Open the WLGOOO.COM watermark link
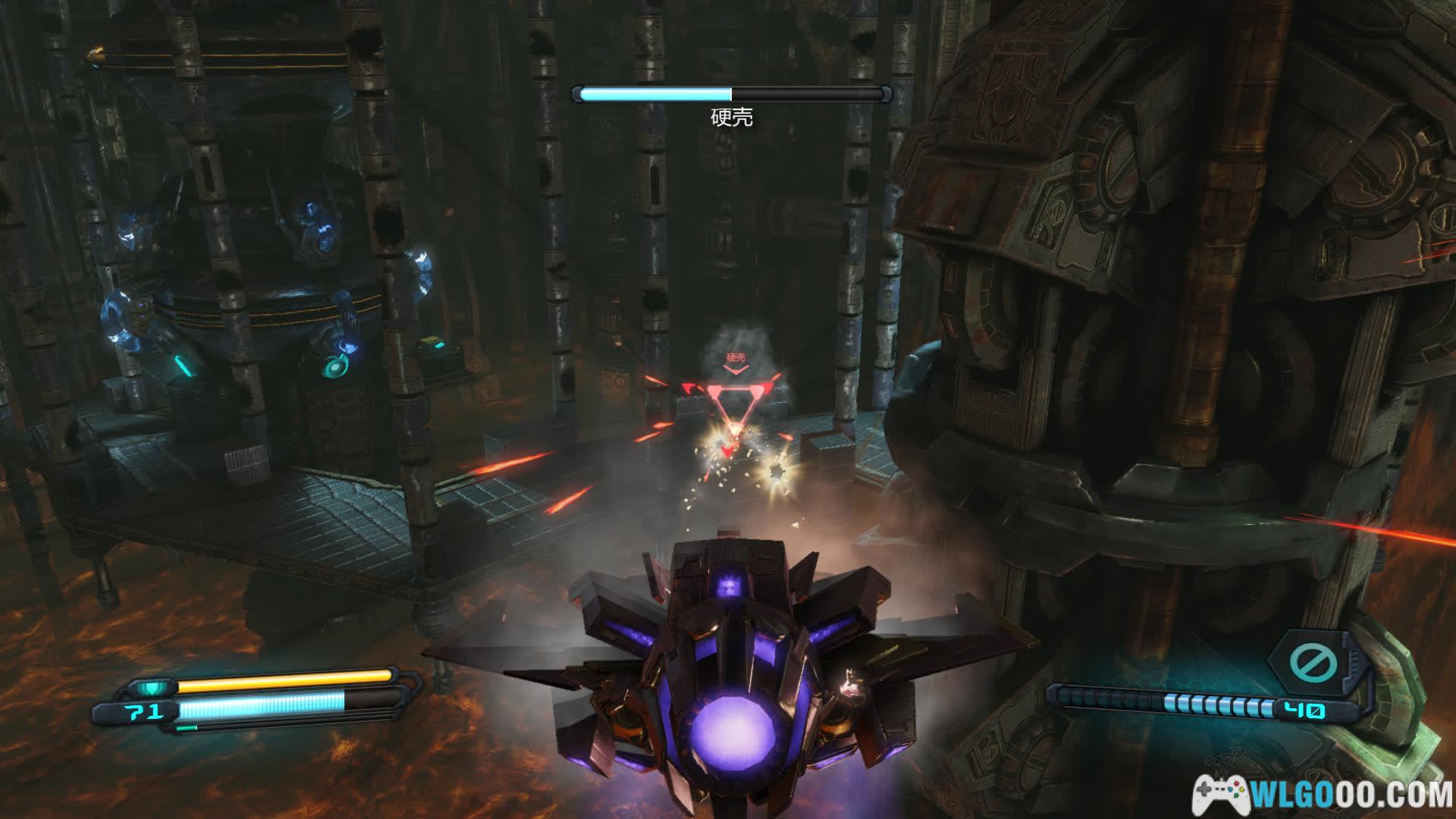 (x=1325, y=792)
